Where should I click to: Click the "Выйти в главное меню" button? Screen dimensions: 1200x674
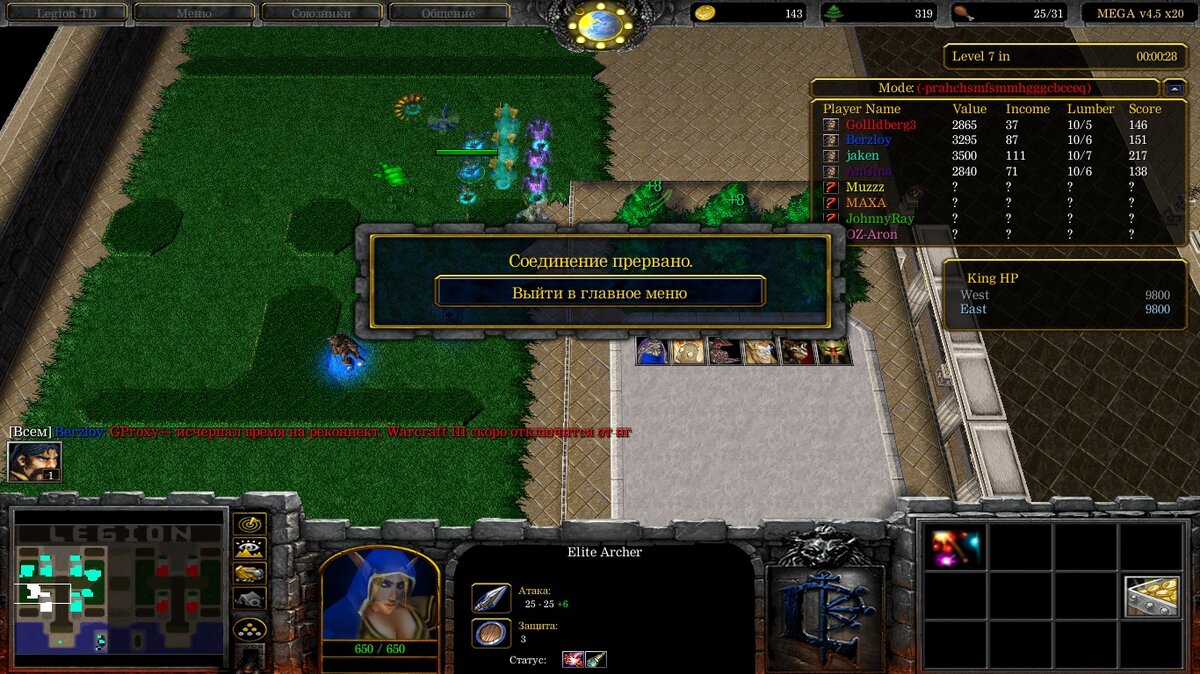coord(600,292)
